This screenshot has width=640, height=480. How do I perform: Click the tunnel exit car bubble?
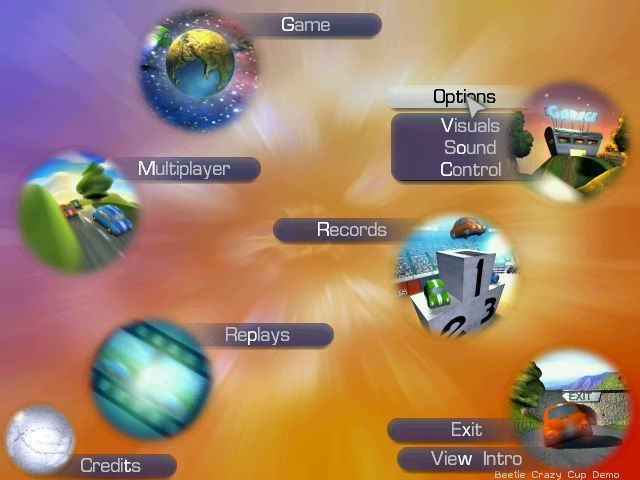click(x=568, y=412)
